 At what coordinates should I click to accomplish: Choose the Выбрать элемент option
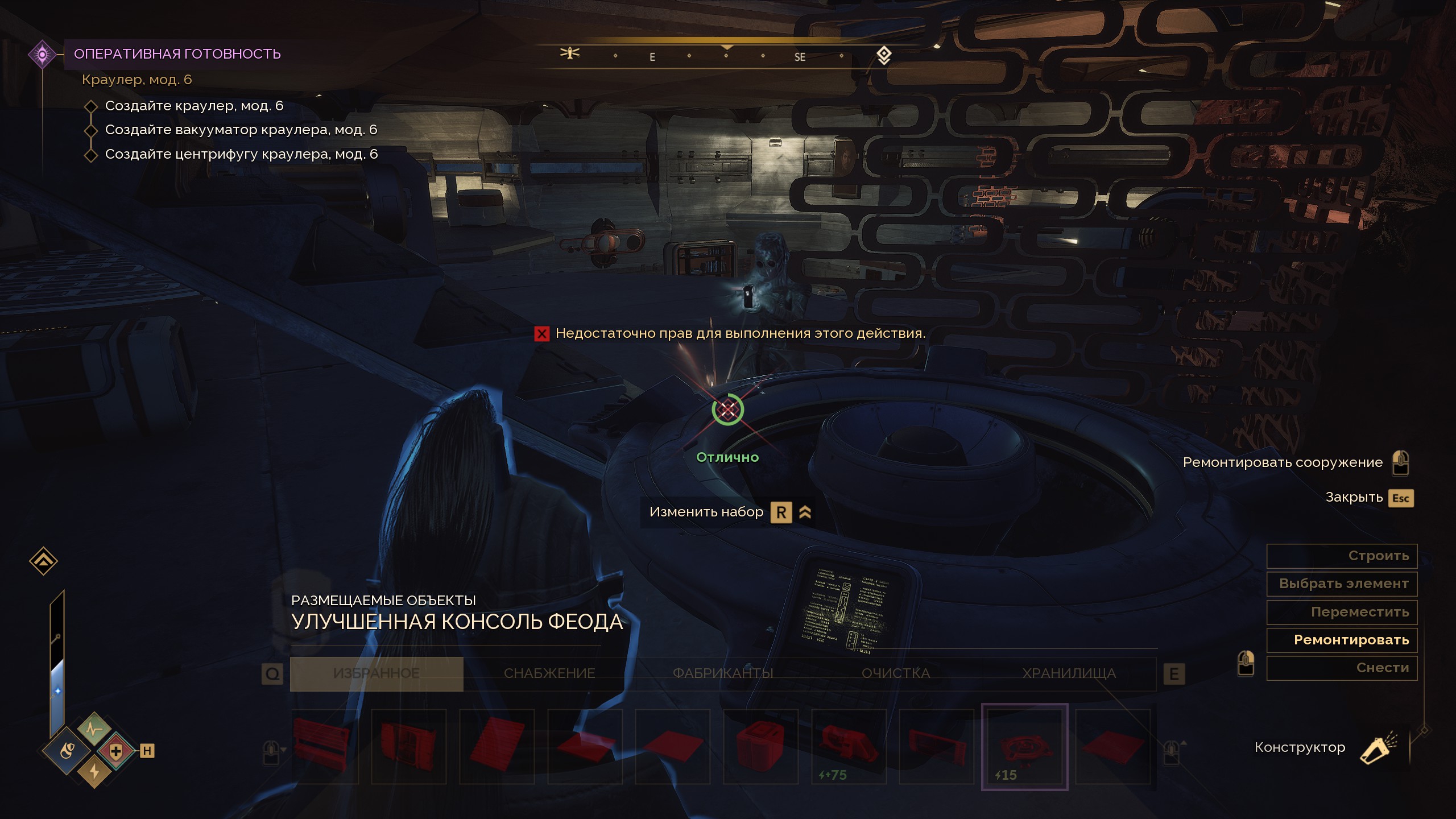(1341, 584)
